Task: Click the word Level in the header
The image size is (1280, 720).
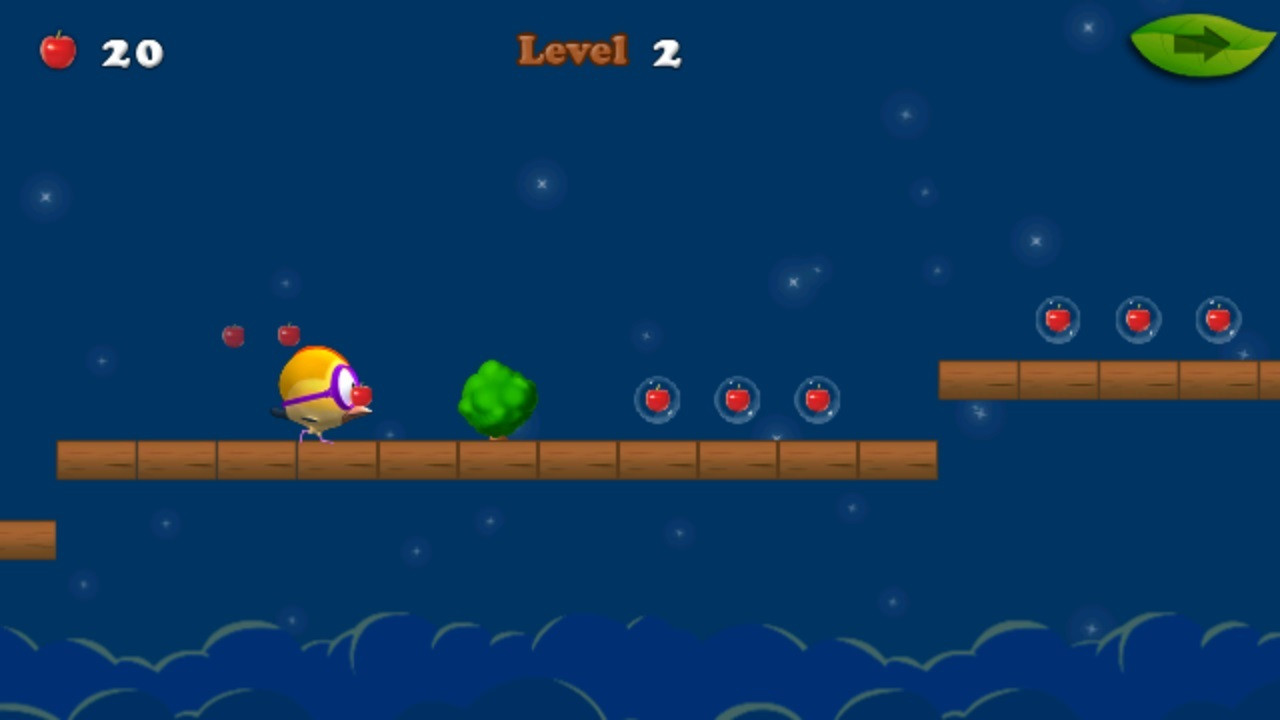Action: click(x=572, y=50)
